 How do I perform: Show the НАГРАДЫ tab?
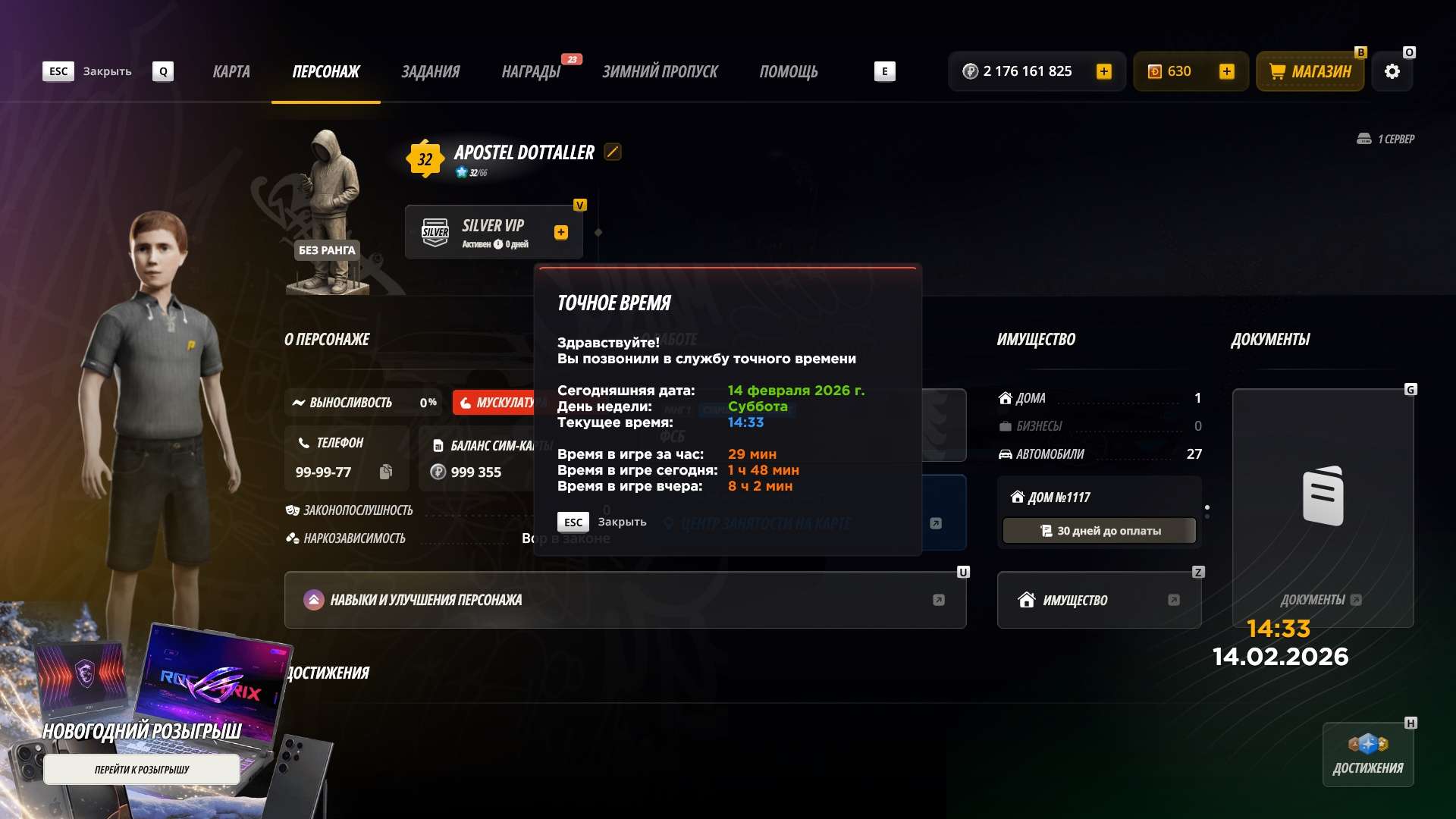point(531,72)
